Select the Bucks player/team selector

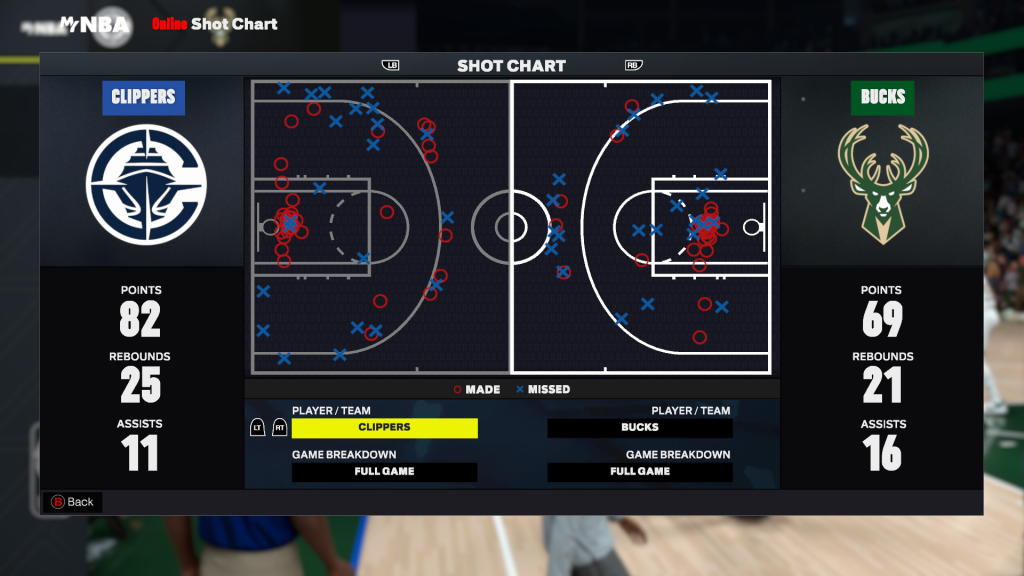(x=640, y=428)
